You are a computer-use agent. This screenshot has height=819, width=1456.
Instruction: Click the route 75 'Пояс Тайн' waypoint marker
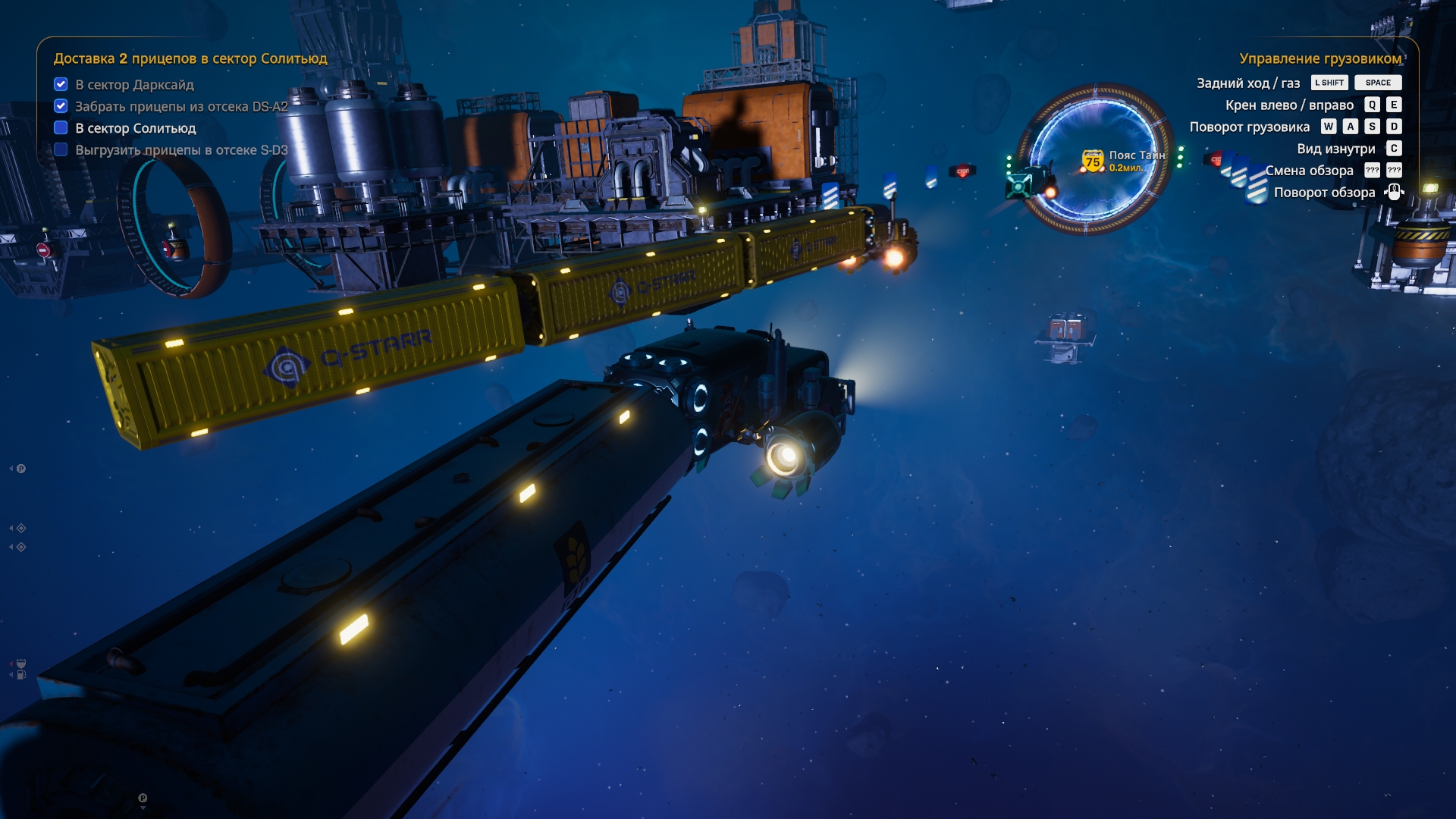[x=1093, y=160]
